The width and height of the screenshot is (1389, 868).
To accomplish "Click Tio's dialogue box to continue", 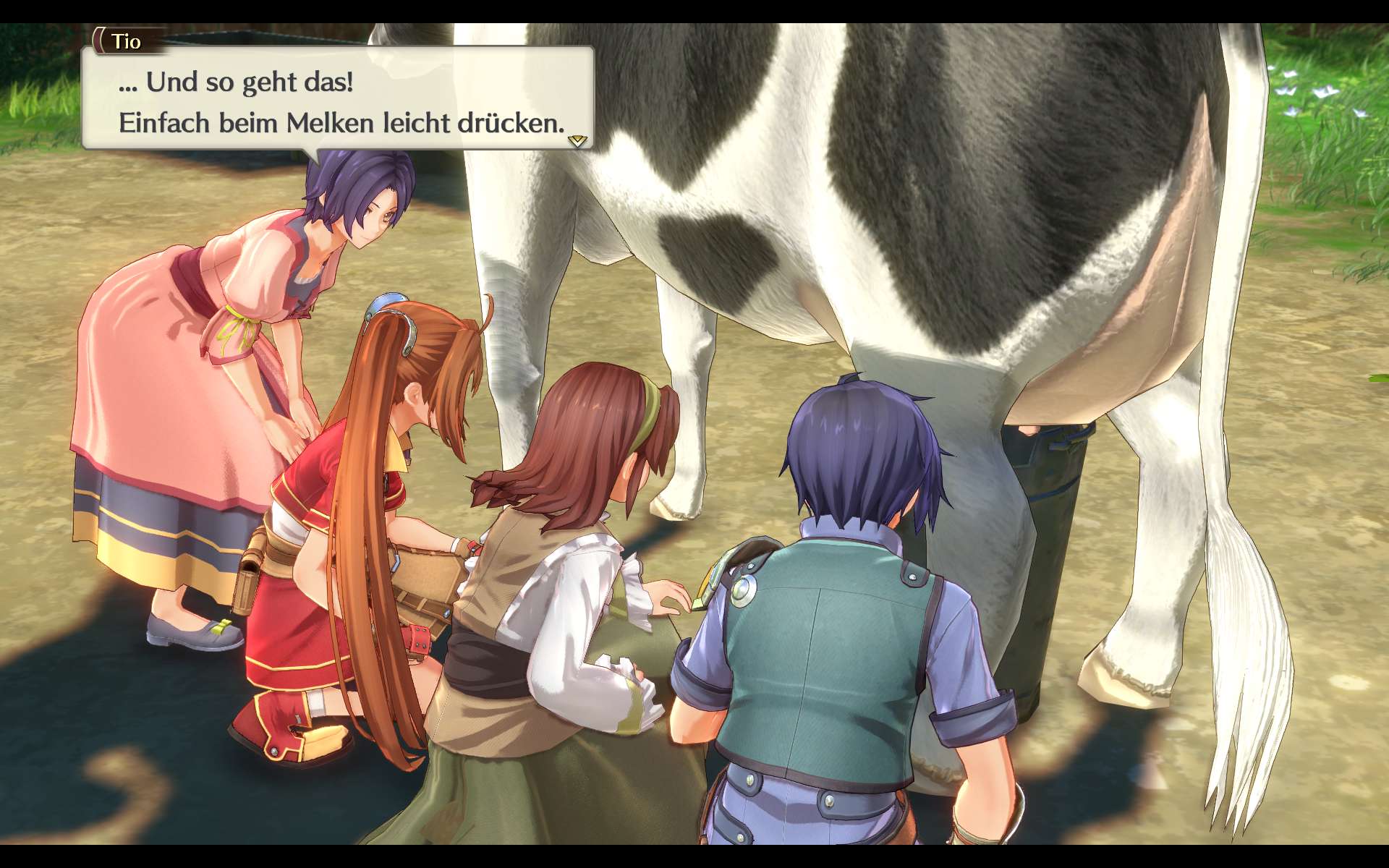I will 338,100.
